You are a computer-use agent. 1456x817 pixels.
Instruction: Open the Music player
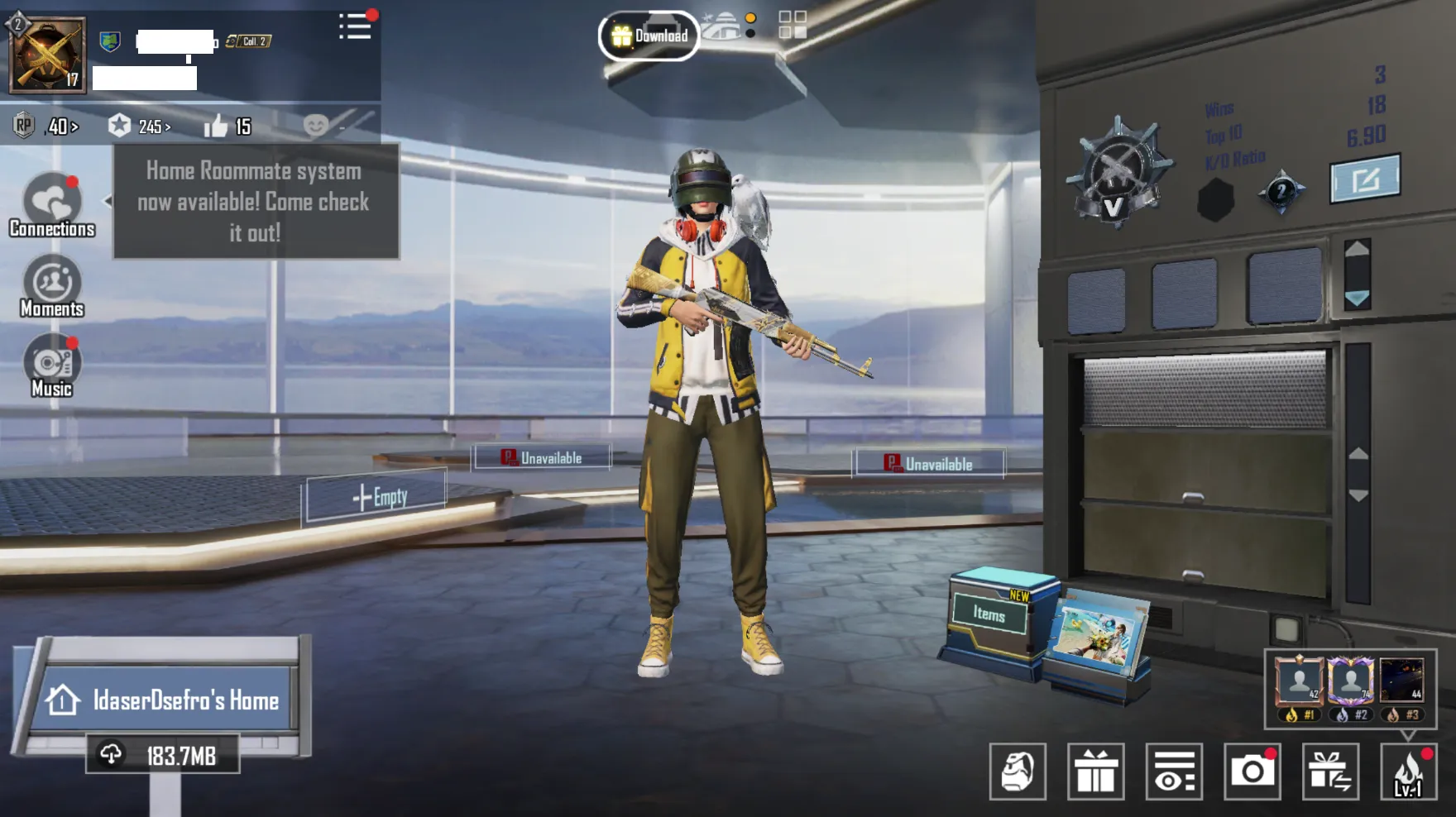point(51,364)
